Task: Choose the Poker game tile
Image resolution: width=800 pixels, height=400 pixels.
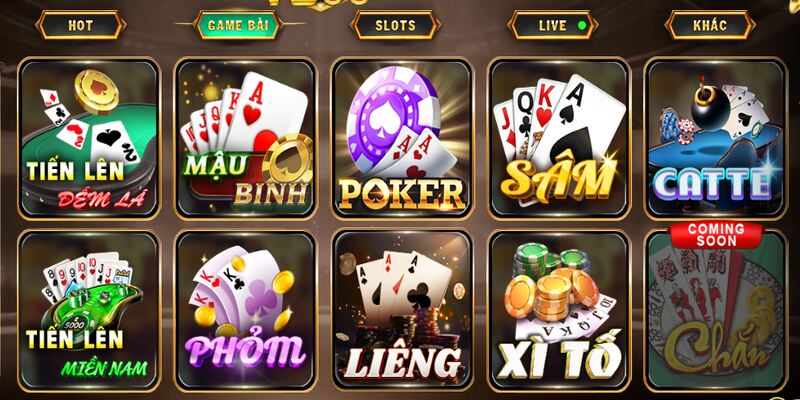Action: (402, 137)
